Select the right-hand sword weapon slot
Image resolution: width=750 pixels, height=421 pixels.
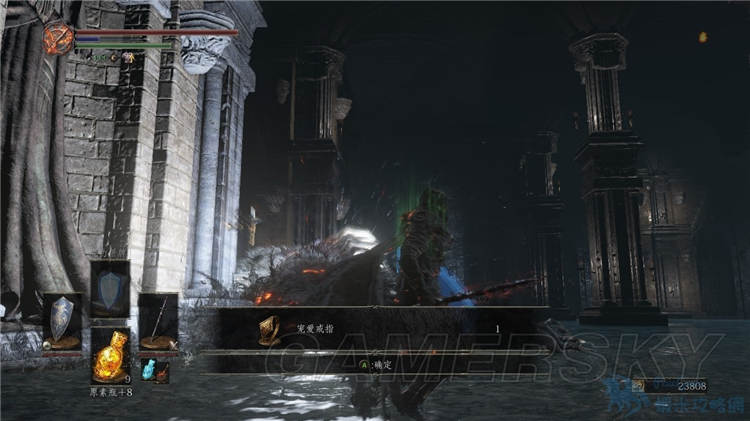click(157, 321)
